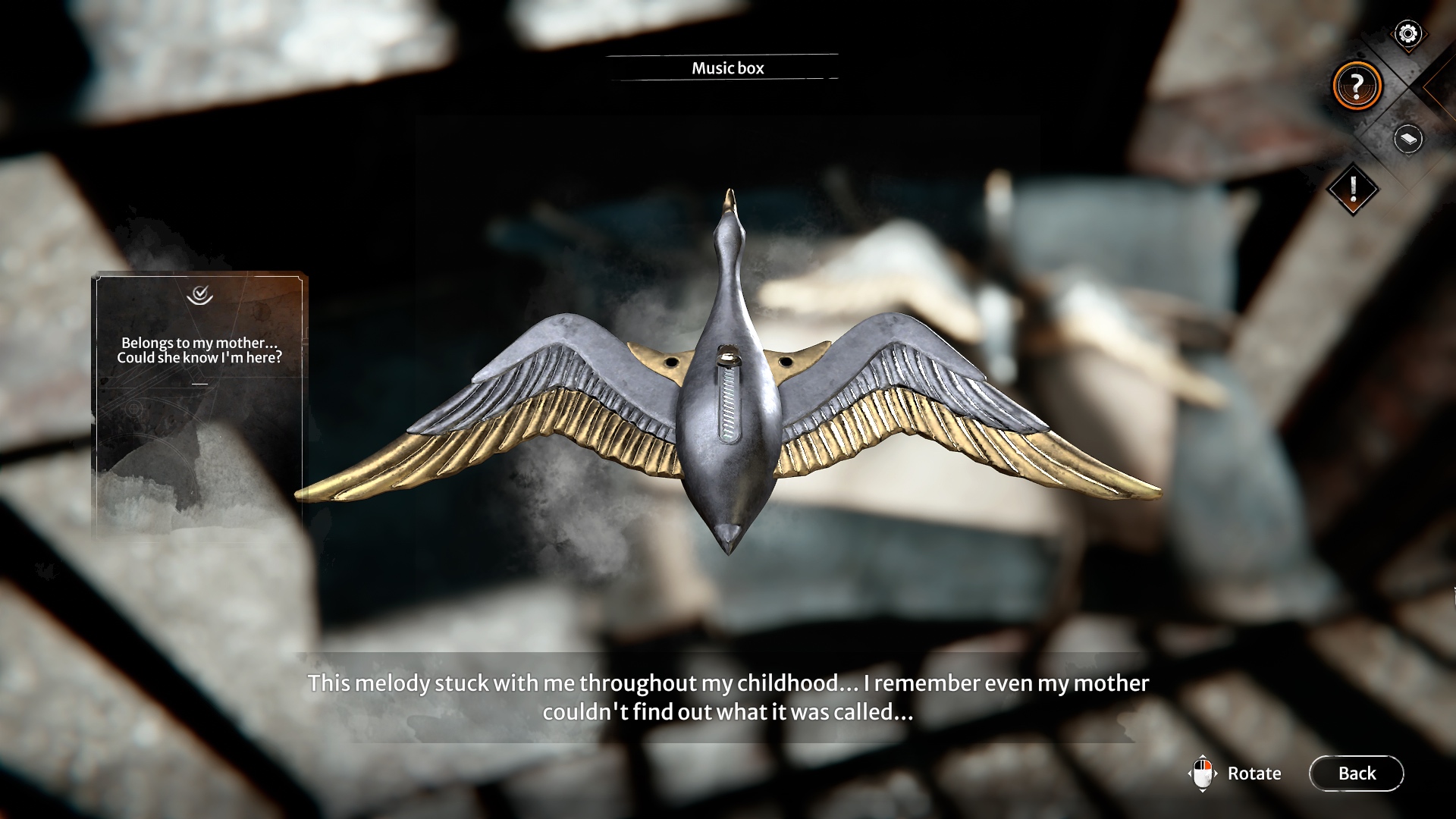Screen dimensions: 1456x819
Task: Click the Rotate label
Action: pos(1254,773)
